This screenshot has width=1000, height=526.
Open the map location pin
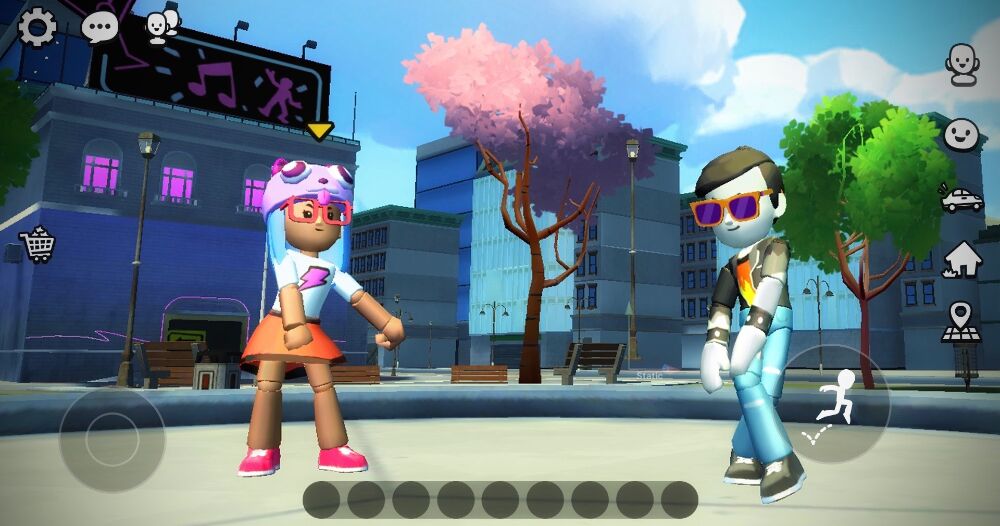(x=961, y=323)
